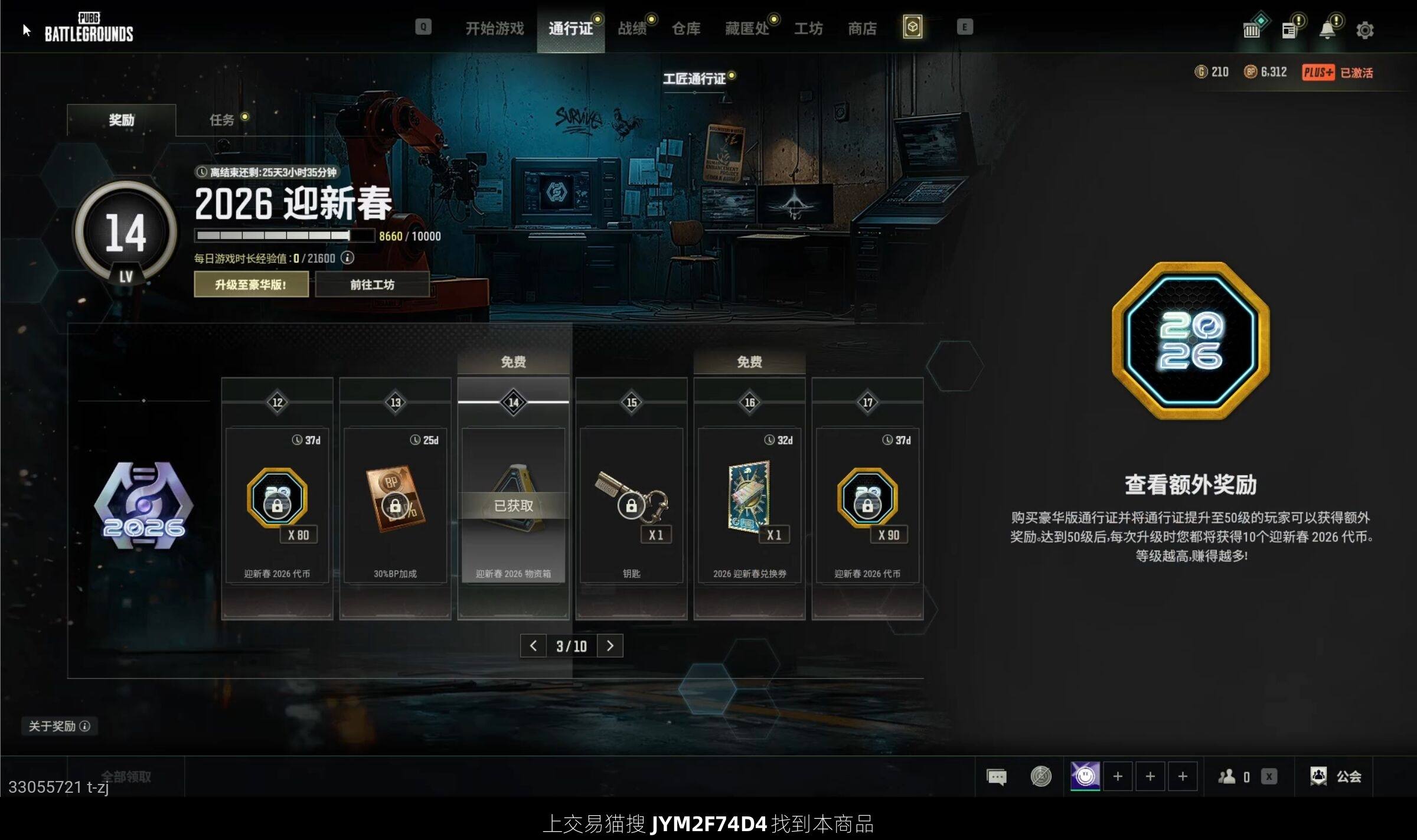Open the chat bubble icon
This screenshot has width=1417, height=840.
point(997,777)
